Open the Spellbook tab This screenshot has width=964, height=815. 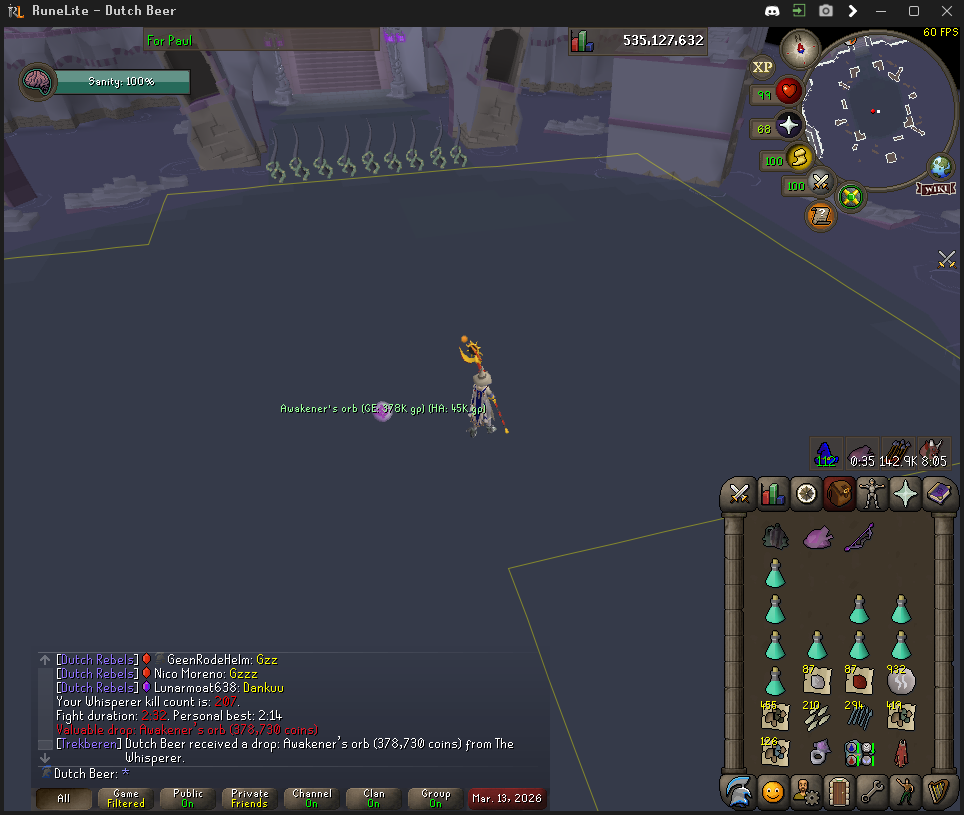point(938,494)
